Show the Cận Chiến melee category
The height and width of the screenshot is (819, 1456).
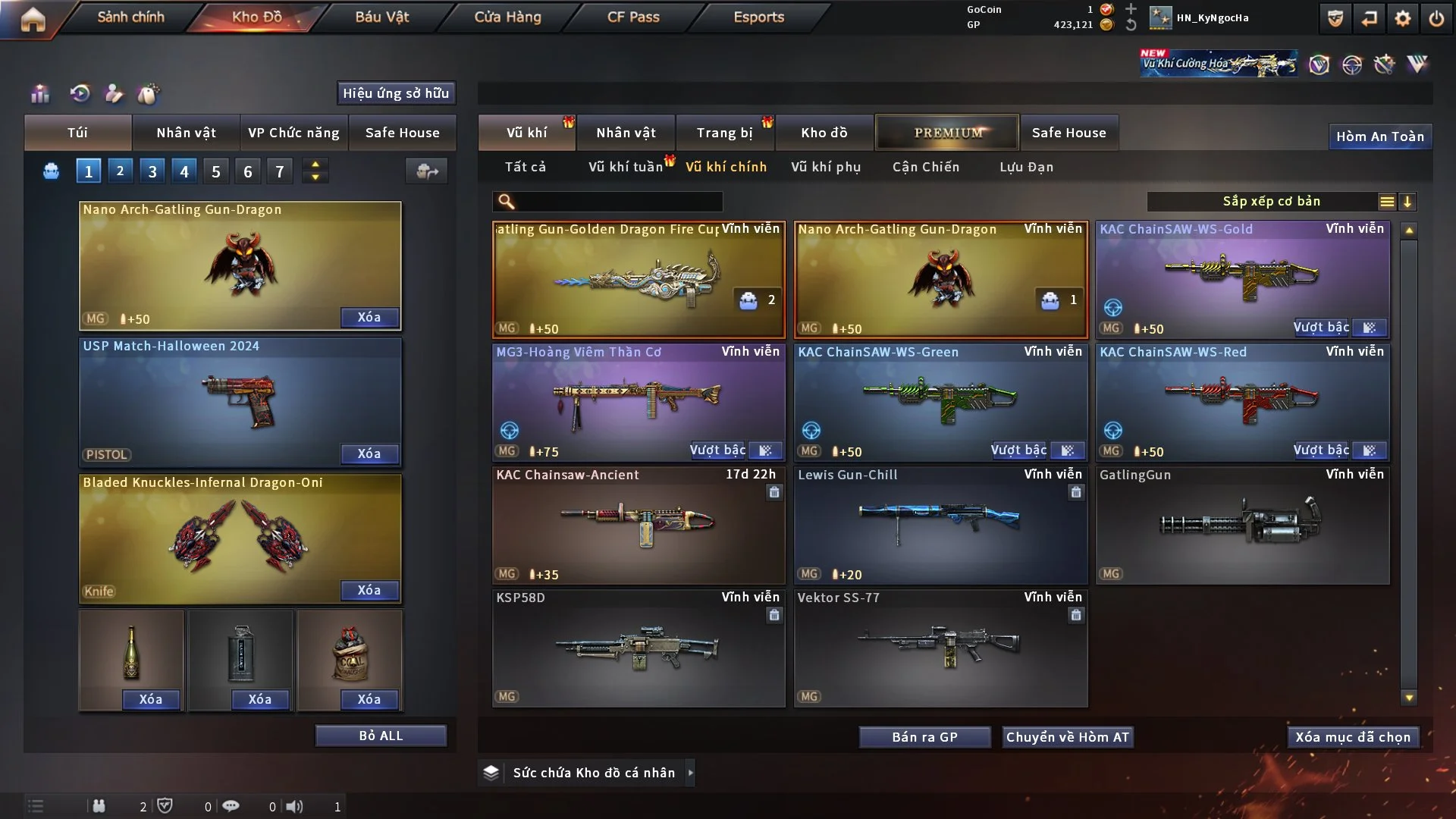[x=926, y=167]
